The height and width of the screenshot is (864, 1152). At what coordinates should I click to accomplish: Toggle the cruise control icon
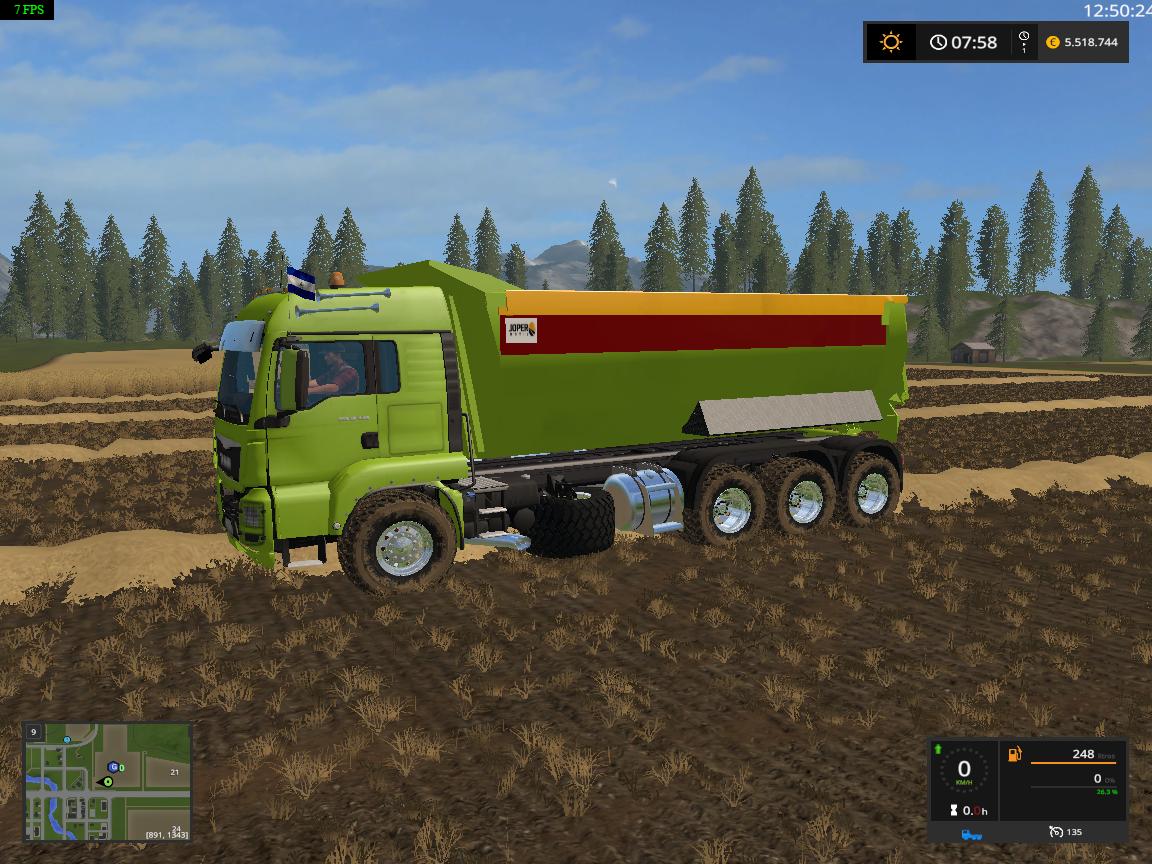tap(1056, 832)
